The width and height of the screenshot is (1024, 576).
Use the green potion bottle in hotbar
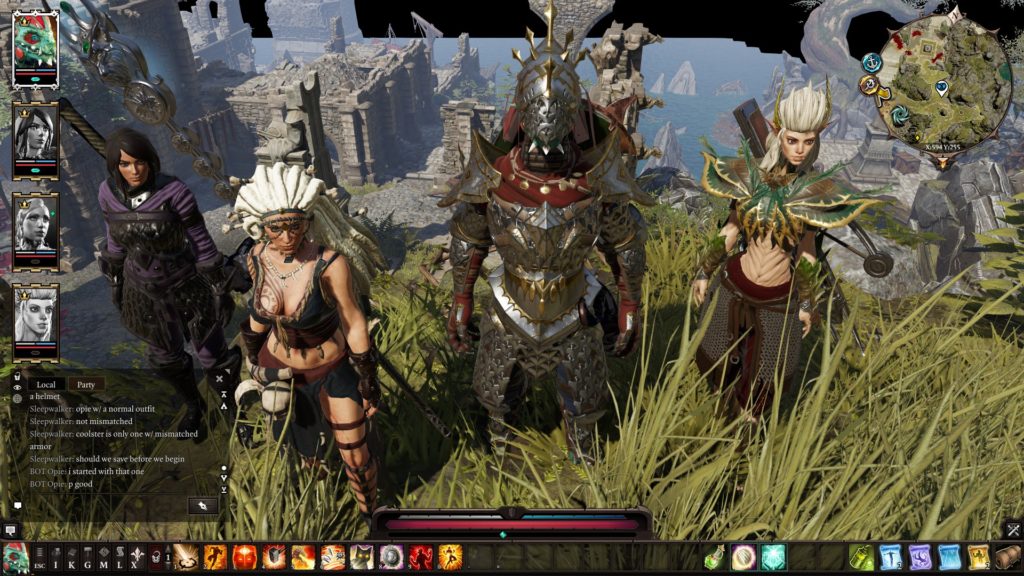point(714,557)
